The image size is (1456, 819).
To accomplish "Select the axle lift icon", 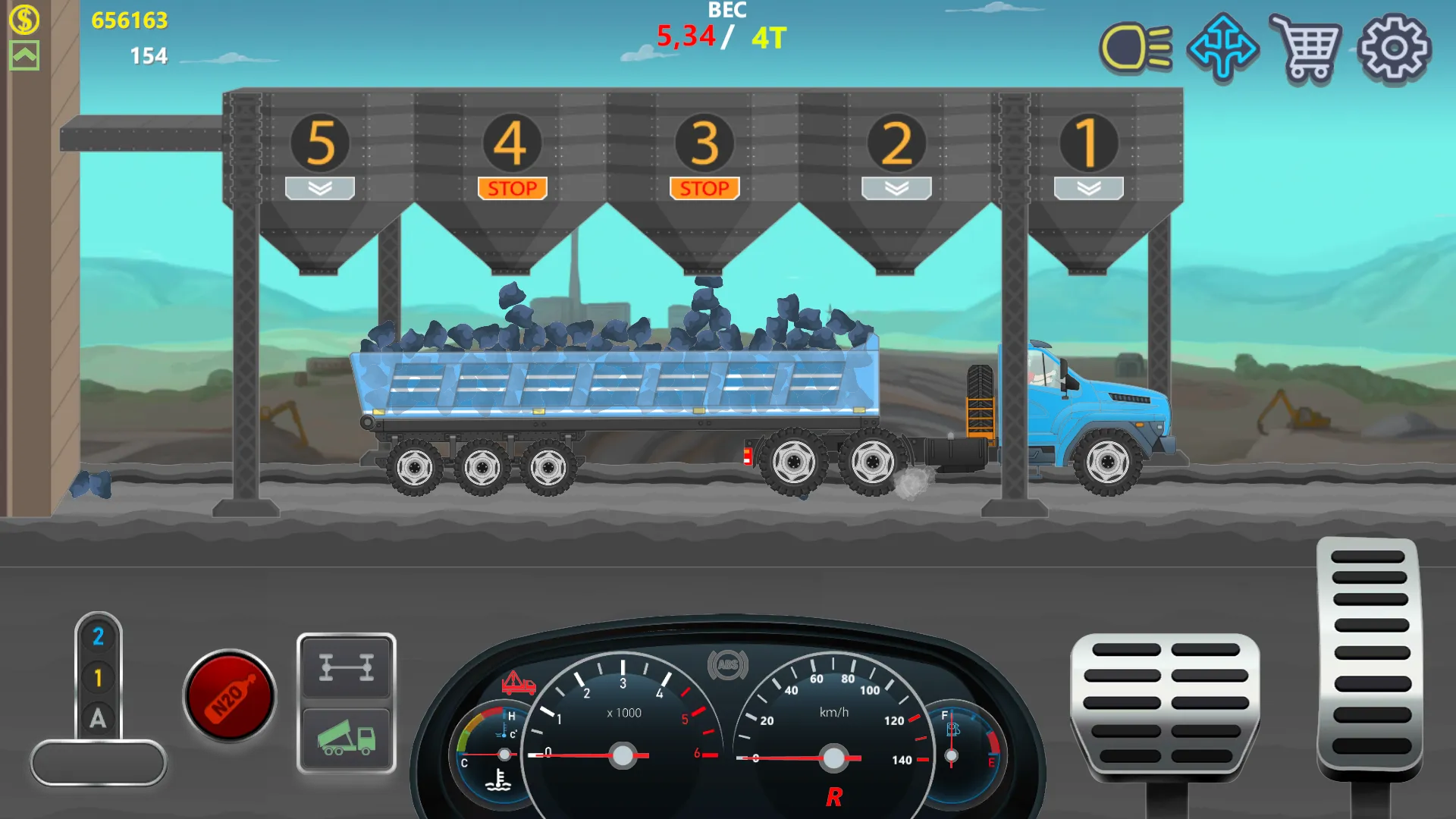I will point(347,667).
